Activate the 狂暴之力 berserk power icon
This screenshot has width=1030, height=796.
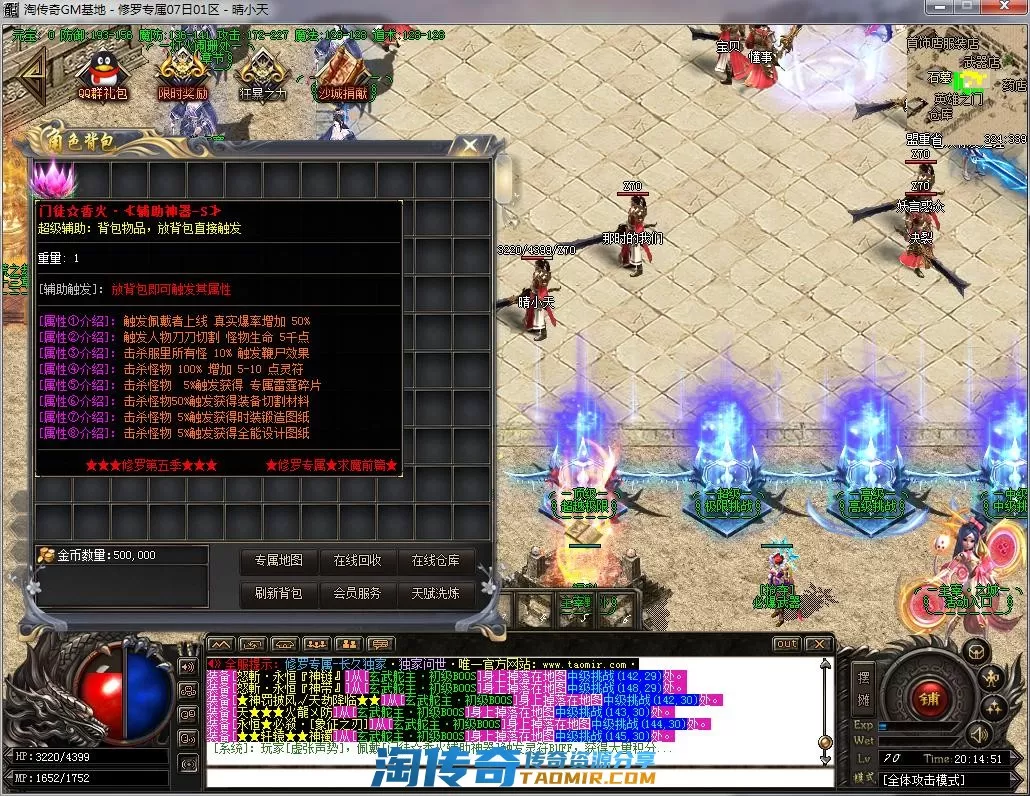(262, 73)
